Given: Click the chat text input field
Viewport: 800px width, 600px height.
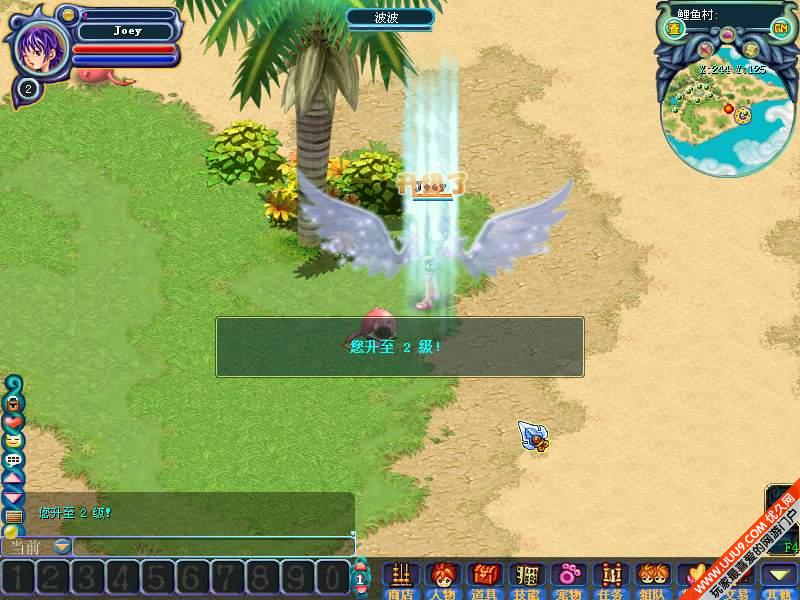Looking at the screenshot, I should pyautogui.click(x=212, y=546).
